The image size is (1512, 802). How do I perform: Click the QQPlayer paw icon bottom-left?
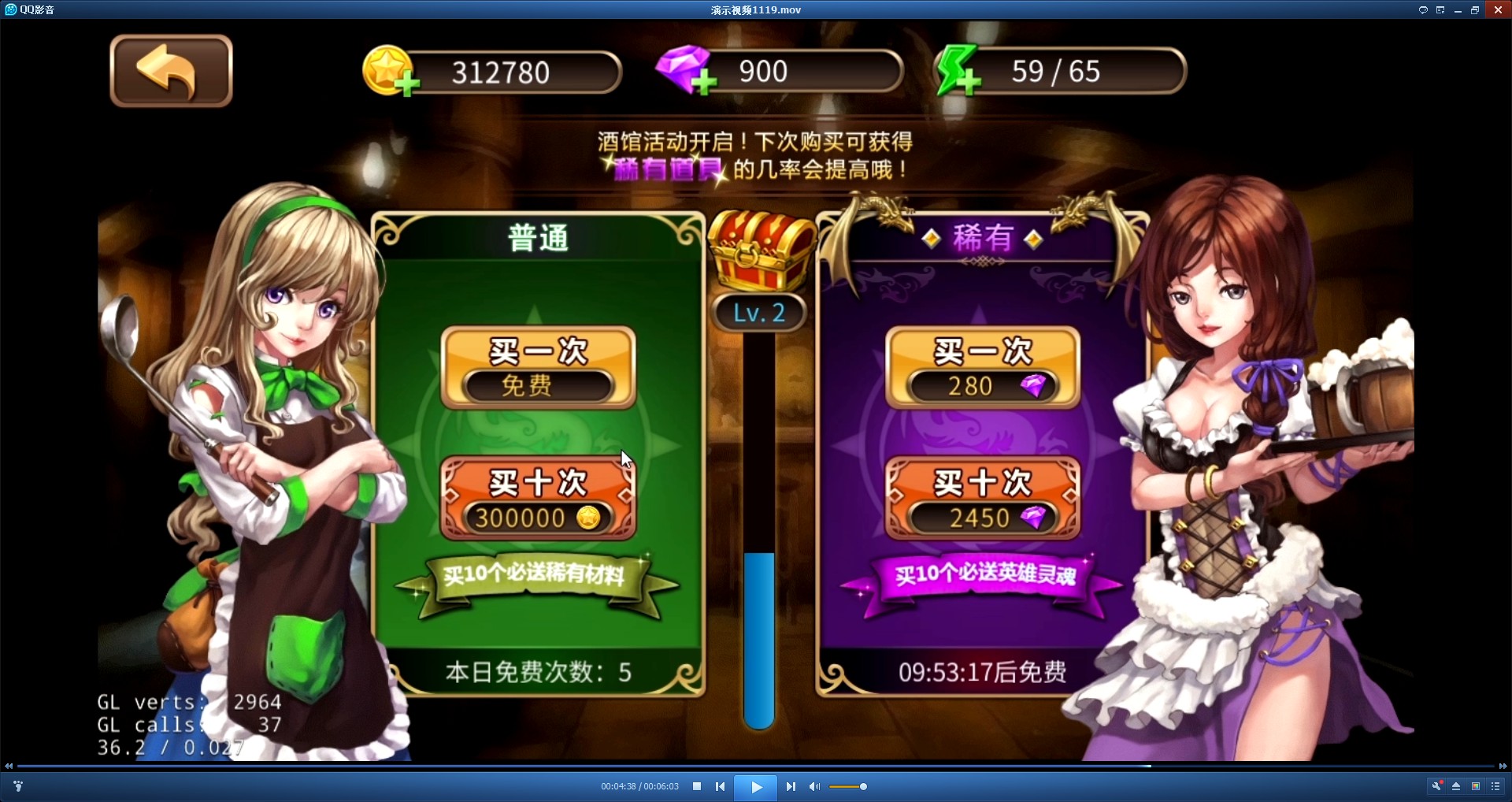18,785
